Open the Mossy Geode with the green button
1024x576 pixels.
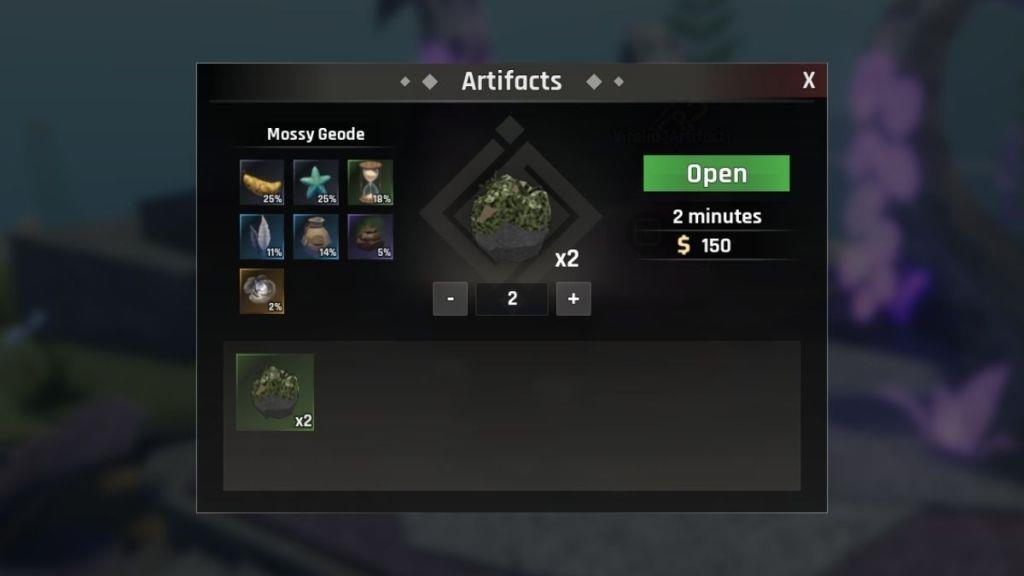[716, 173]
